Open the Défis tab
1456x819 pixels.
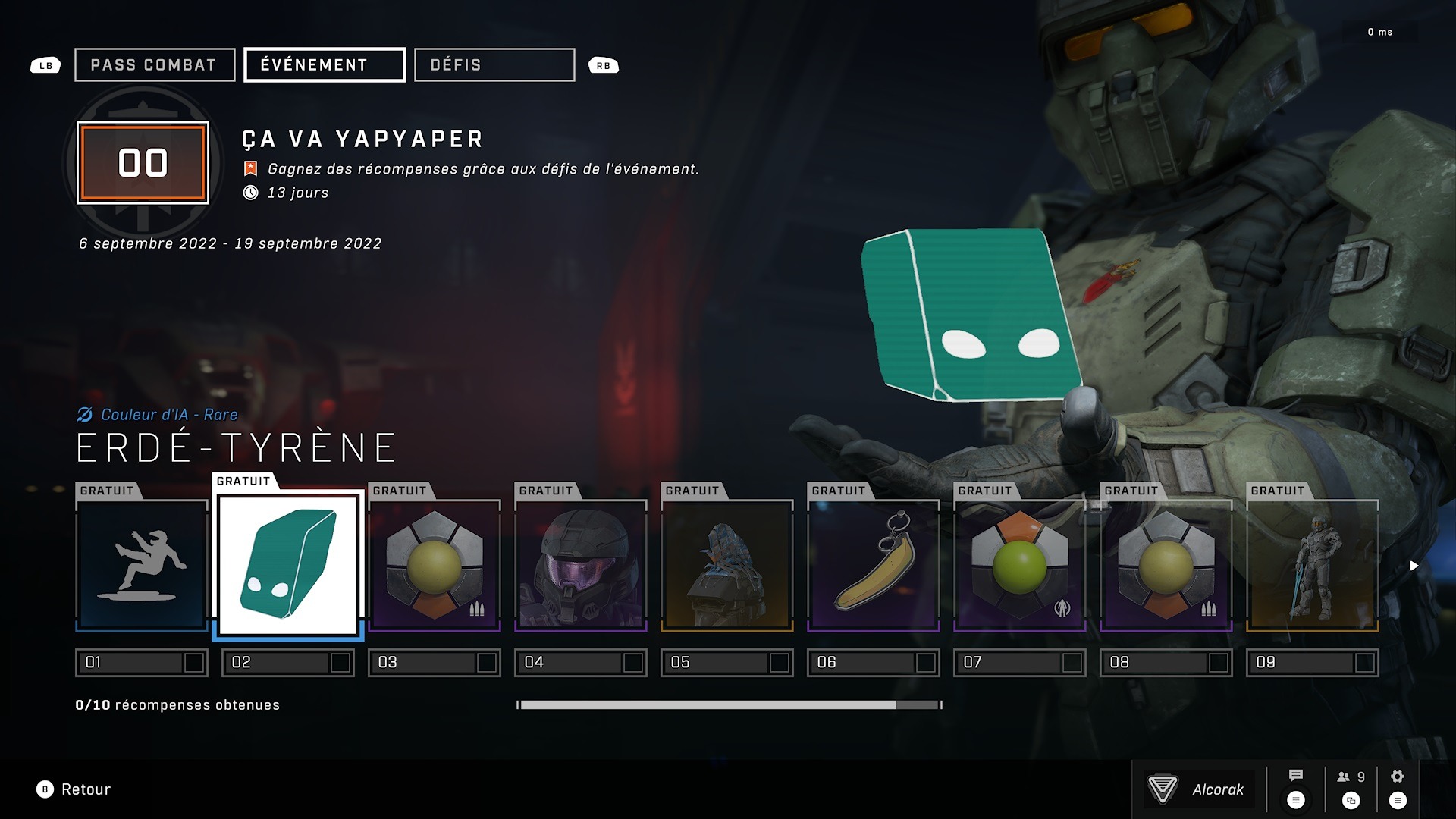[494, 65]
